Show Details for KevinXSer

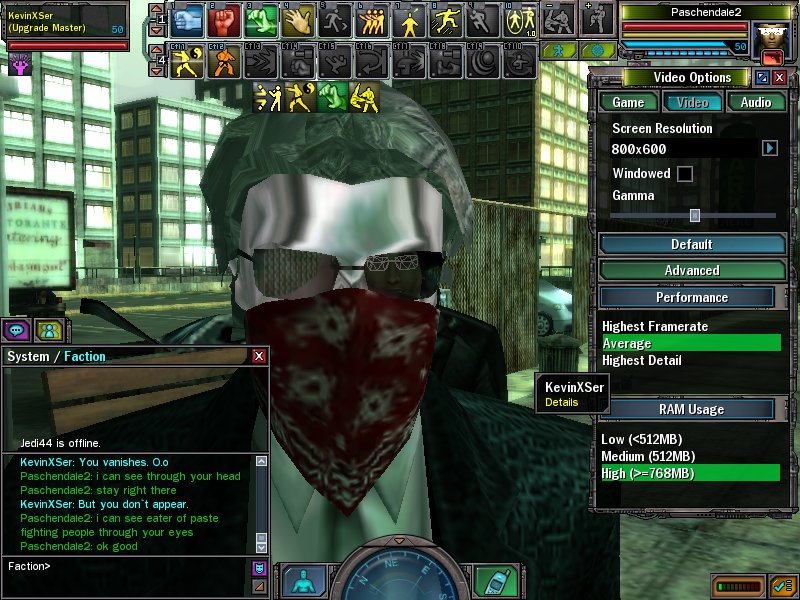click(561, 402)
